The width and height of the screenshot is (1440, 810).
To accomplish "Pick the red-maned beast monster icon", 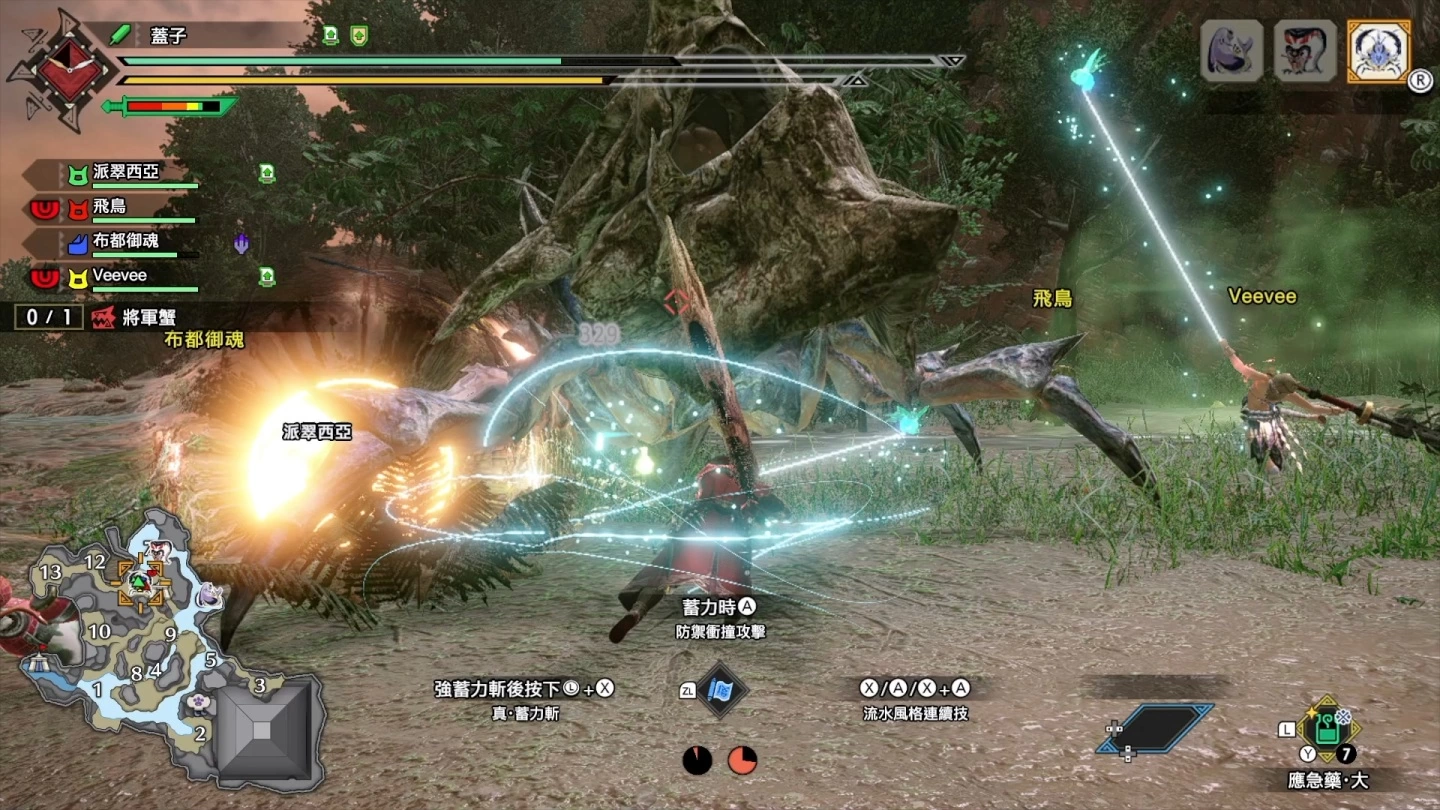I will pos(1305,51).
